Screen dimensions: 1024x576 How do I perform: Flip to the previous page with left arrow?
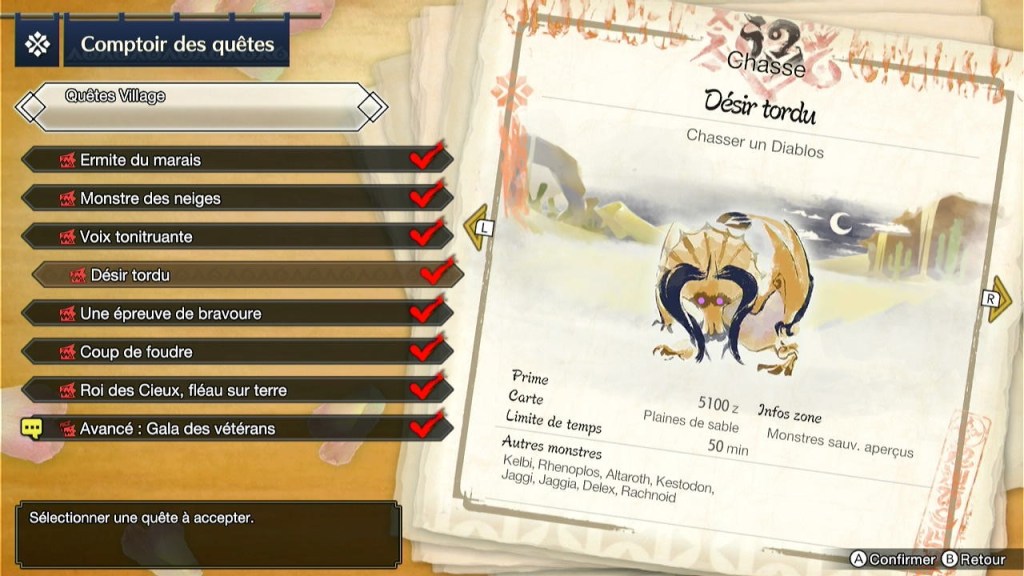click(x=478, y=227)
